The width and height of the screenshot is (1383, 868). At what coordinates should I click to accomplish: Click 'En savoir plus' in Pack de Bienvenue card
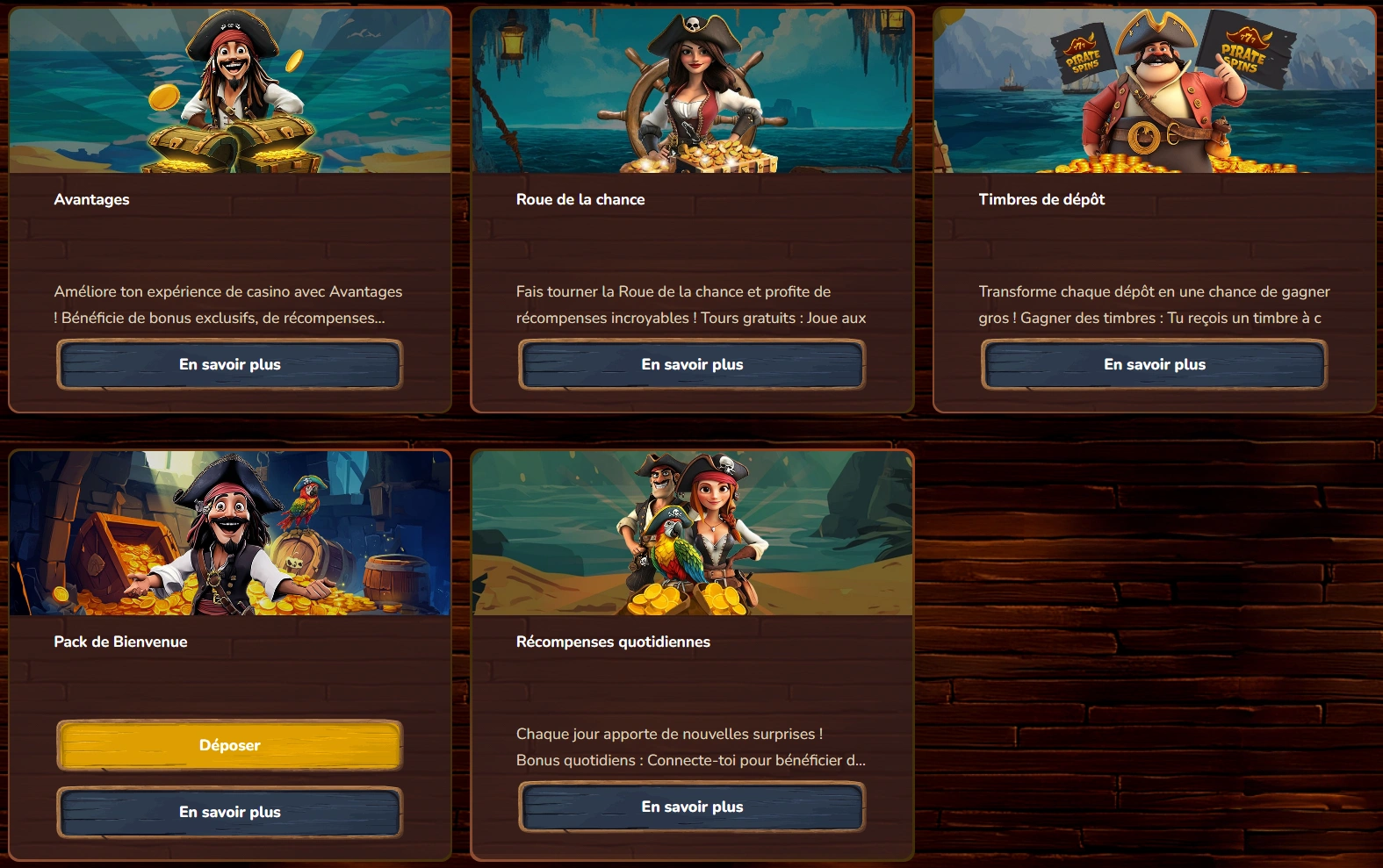(229, 812)
